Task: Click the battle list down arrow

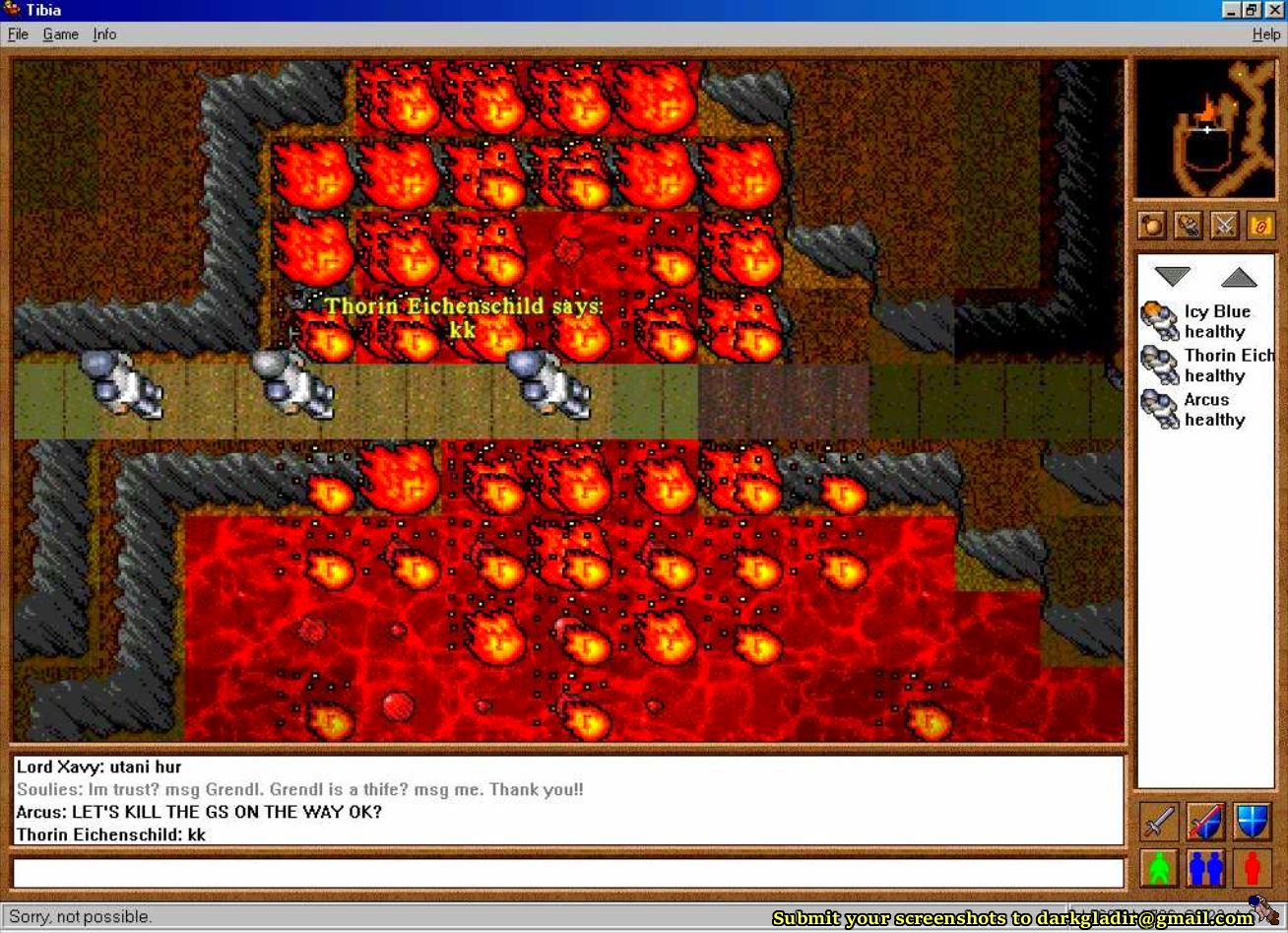Action: point(1172,277)
